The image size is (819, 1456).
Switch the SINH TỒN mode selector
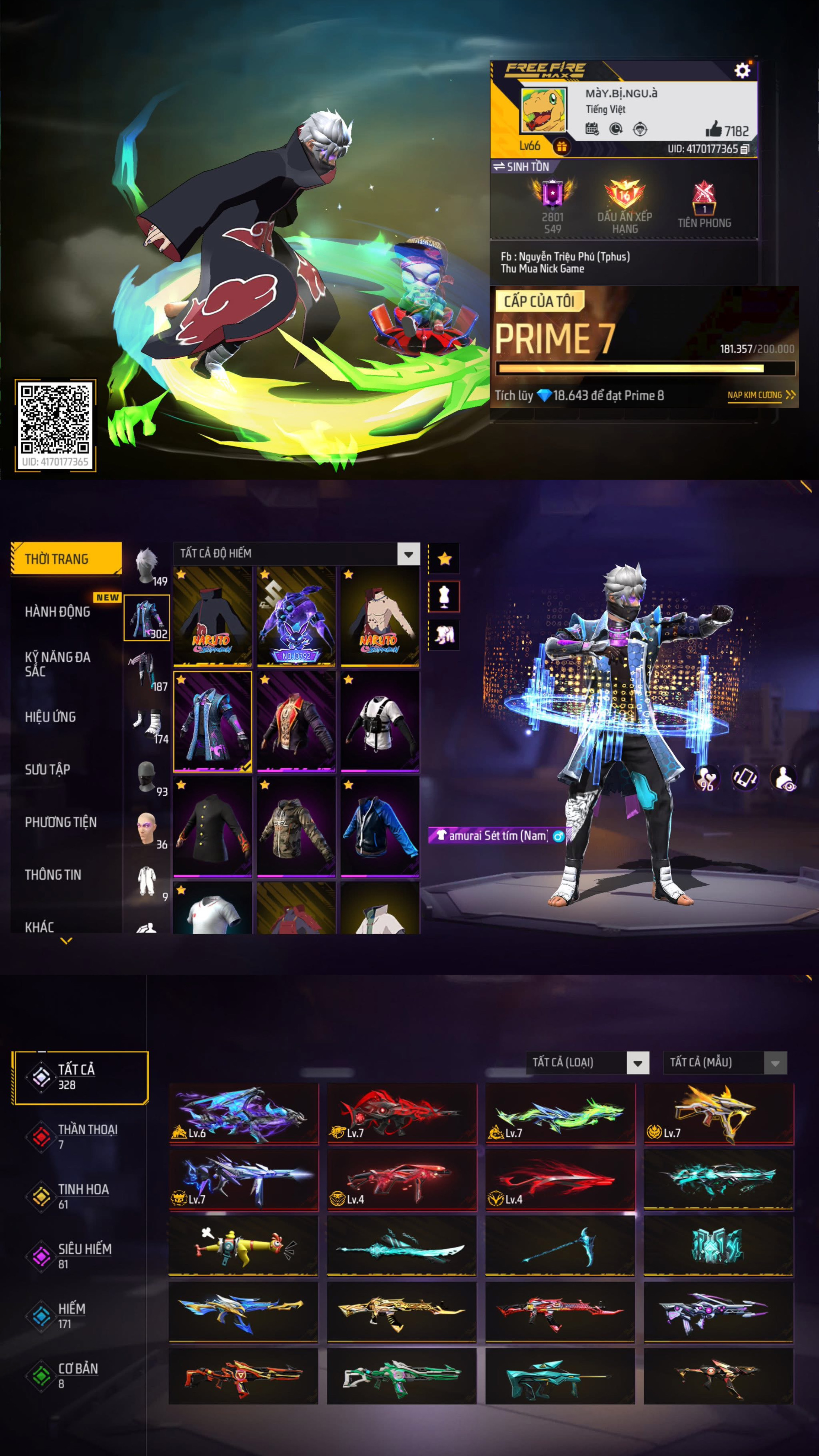(x=521, y=167)
